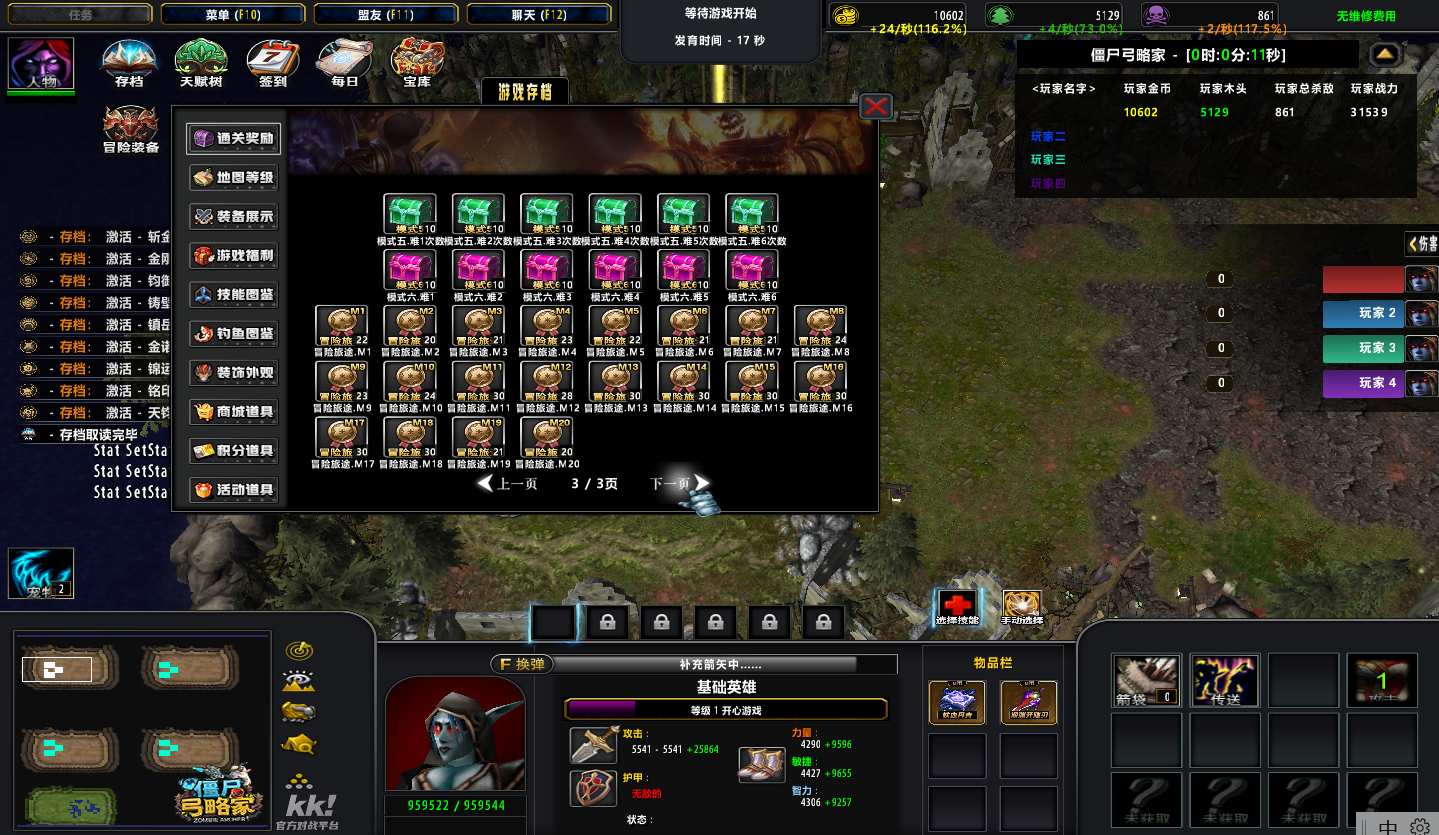Open the 聊天 (F12) chat log

tap(539, 14)
